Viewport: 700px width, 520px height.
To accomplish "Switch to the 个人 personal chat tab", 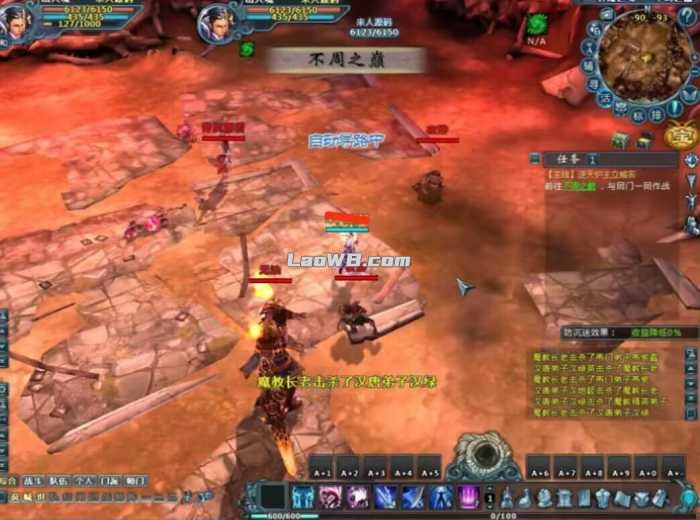I will [85, 481].
